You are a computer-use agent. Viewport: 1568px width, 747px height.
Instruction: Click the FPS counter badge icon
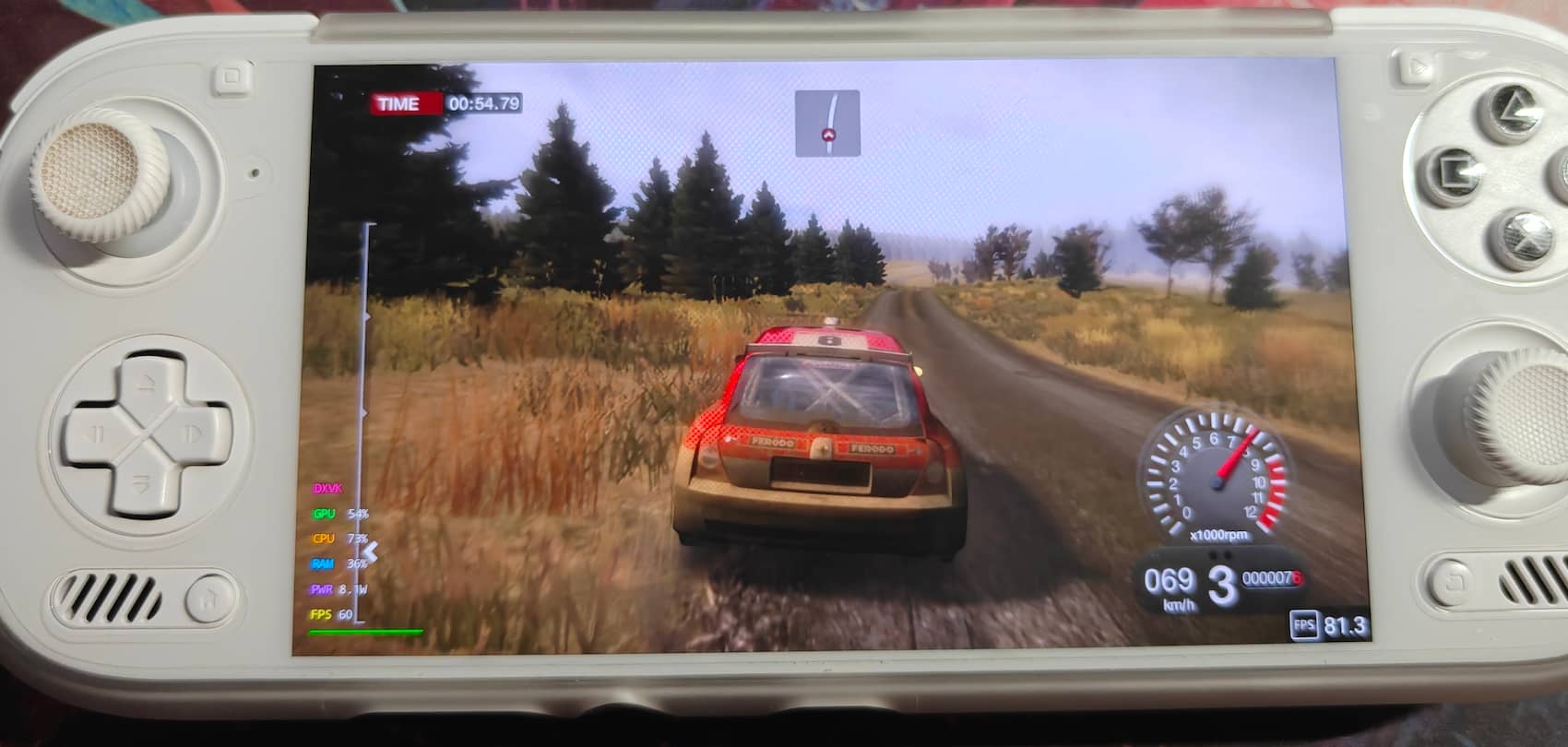tap(1303, 626)
